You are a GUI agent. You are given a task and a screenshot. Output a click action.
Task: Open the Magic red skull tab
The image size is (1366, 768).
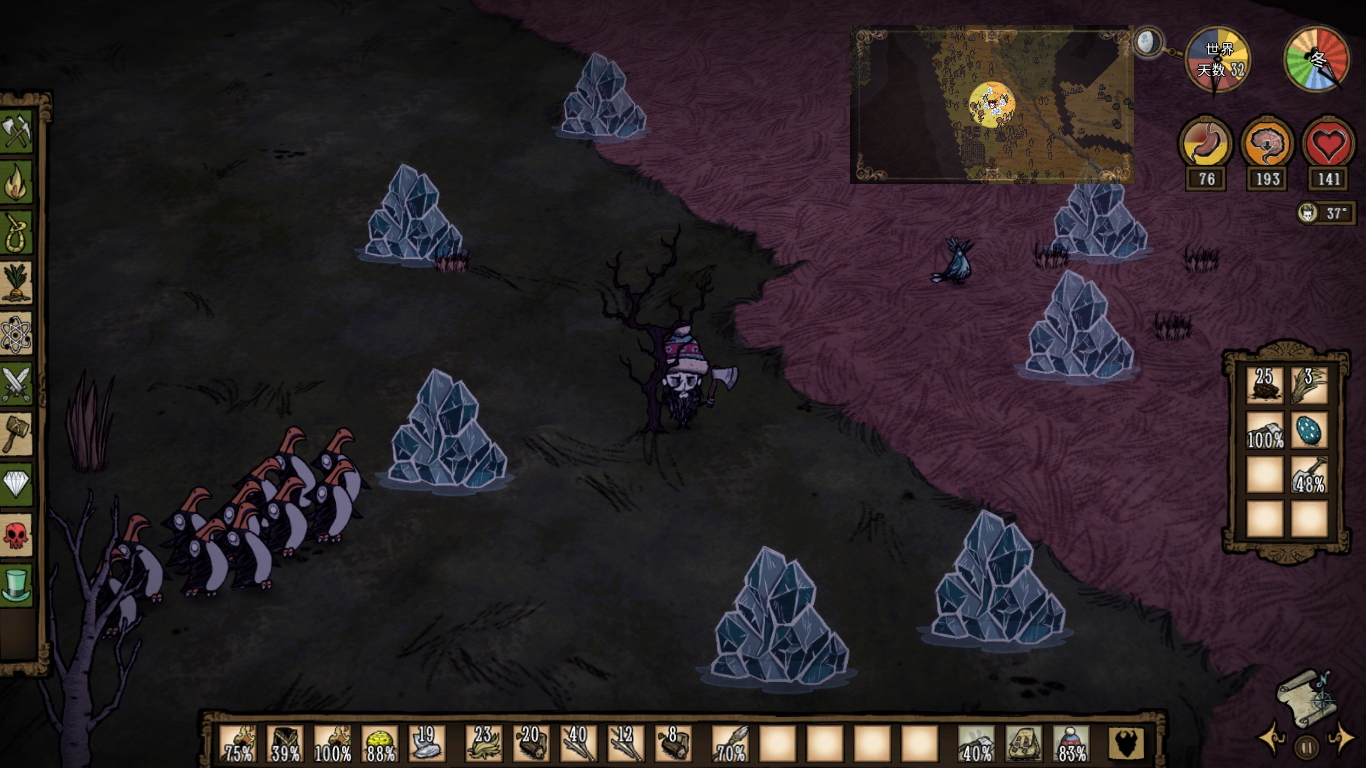pyautogui.click(x=17, y=535)
